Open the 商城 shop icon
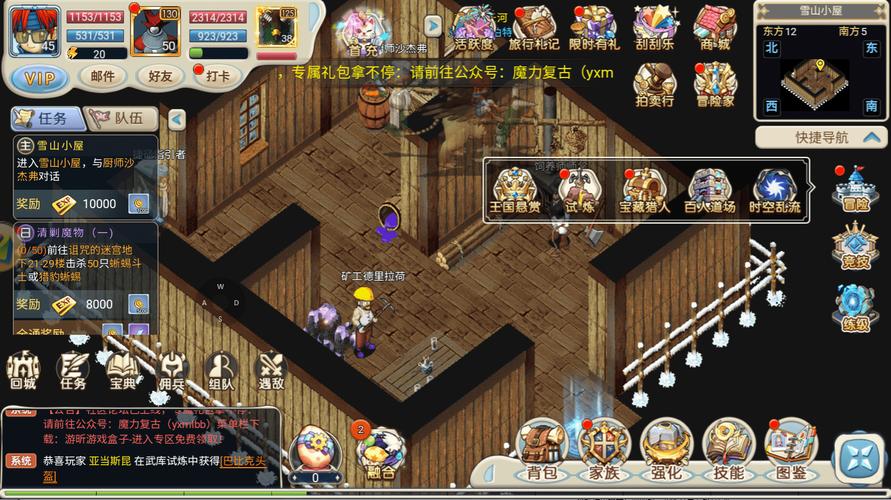 [x=715, y=27]
